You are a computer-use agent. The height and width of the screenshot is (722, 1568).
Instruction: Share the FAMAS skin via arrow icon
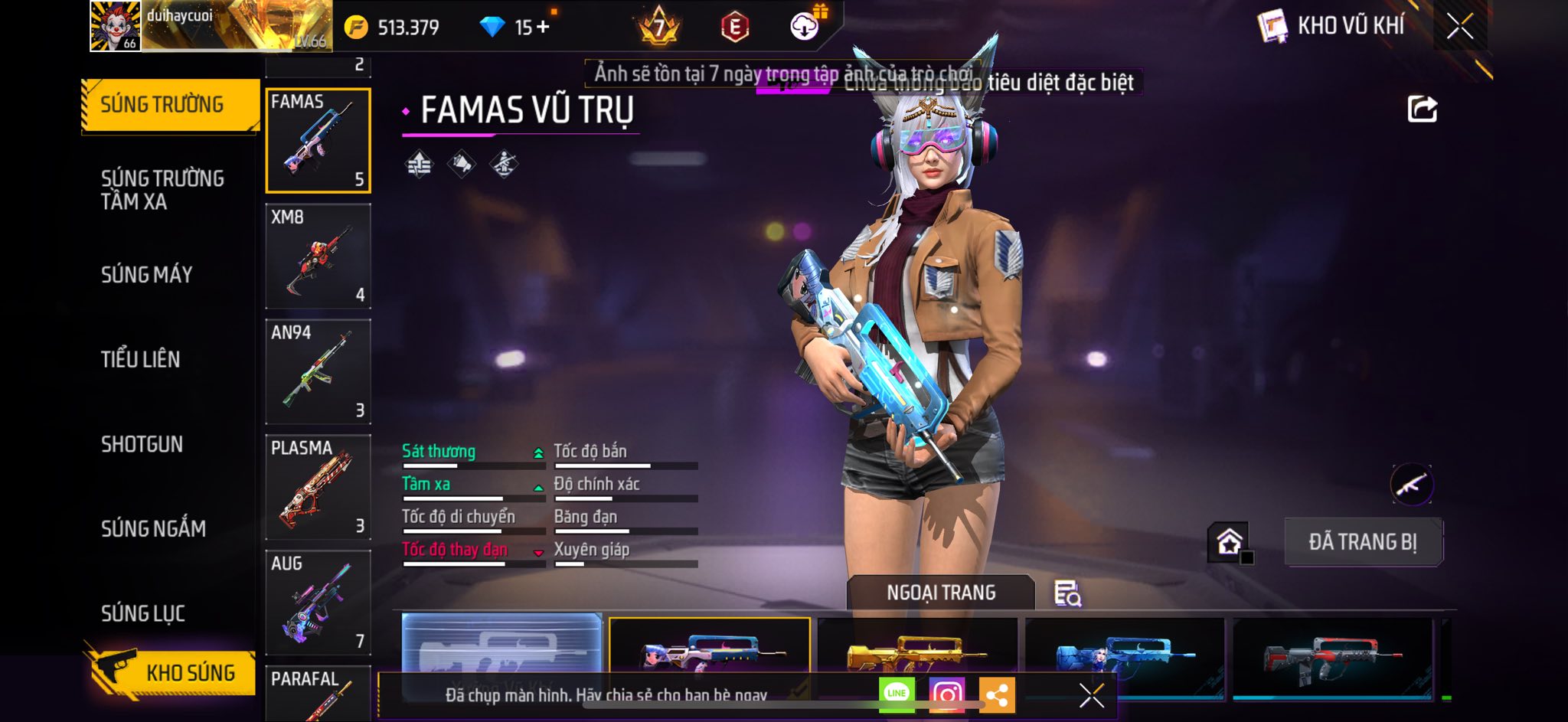click(1422, 109)
